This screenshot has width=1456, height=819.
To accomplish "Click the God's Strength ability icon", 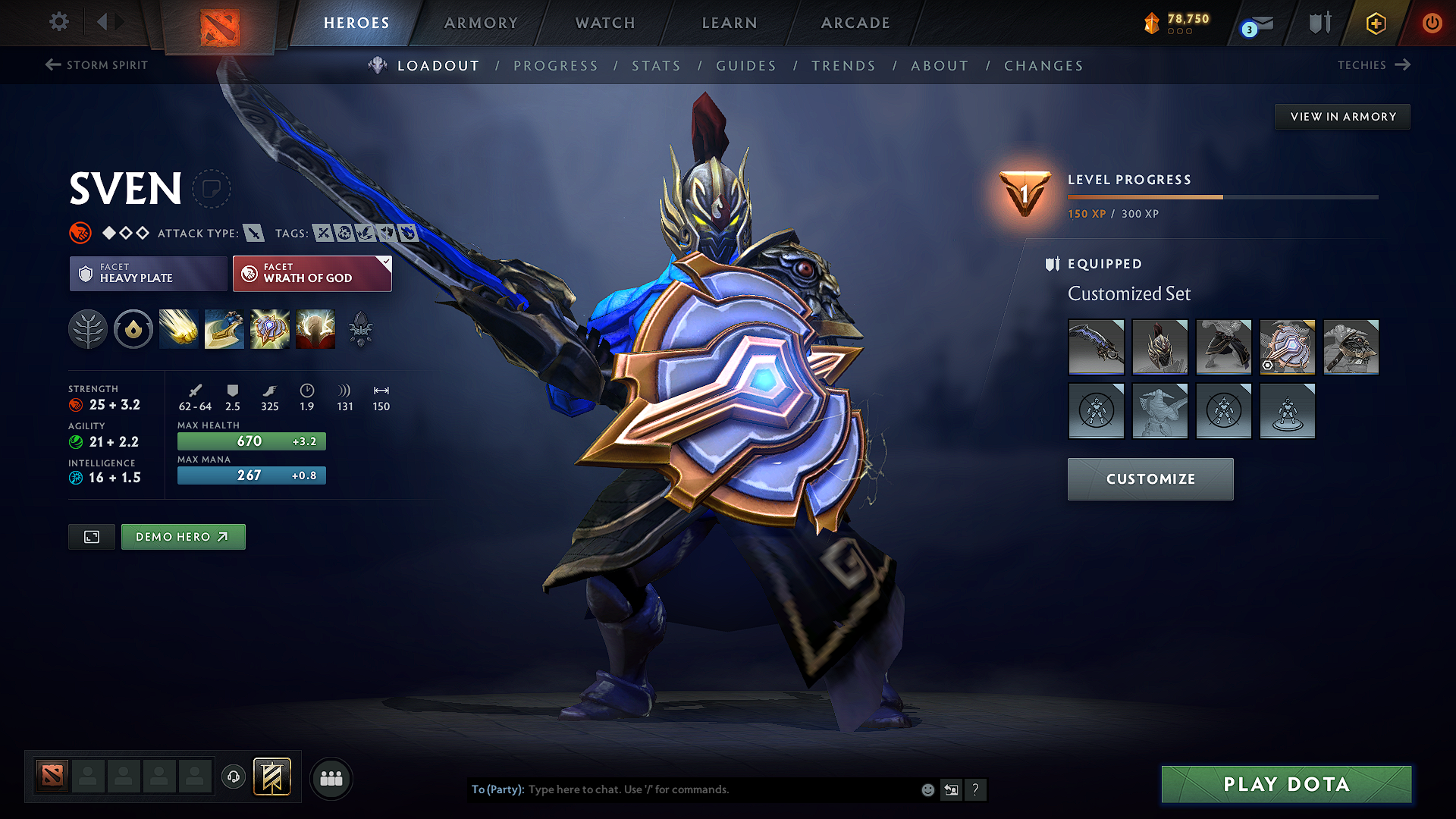I will coord(315,329).
